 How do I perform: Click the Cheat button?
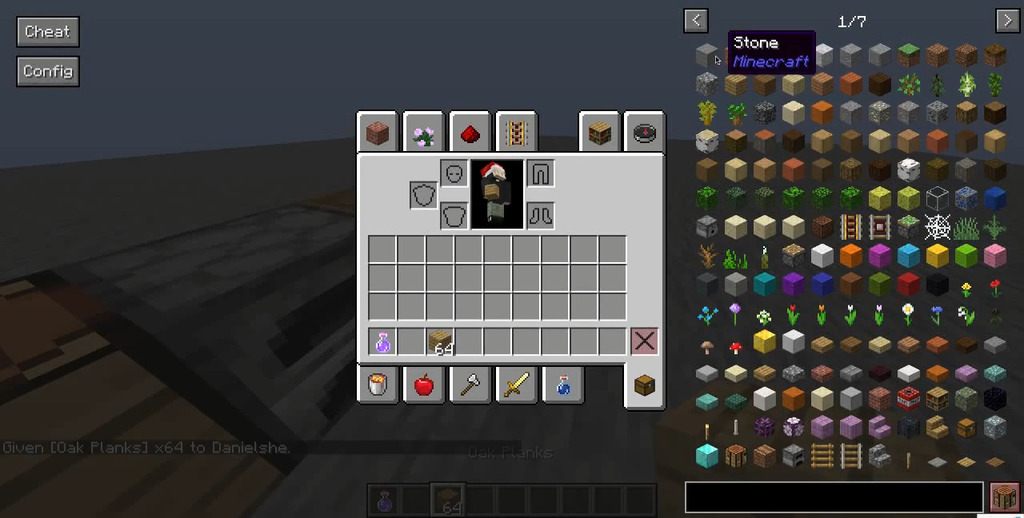click(x=47, y=32)
